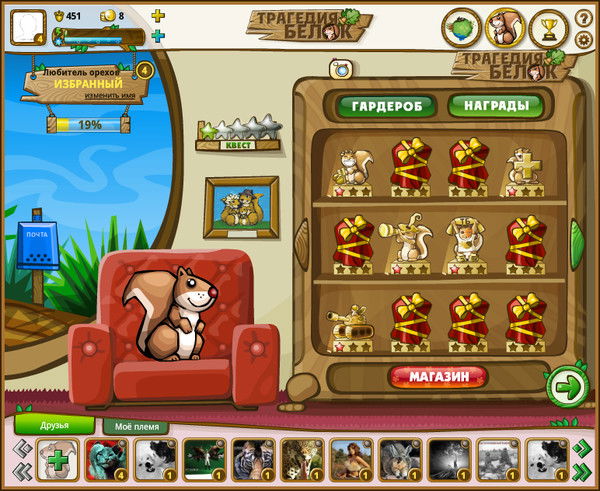Open the globe world map button

(x=463, y=28)
